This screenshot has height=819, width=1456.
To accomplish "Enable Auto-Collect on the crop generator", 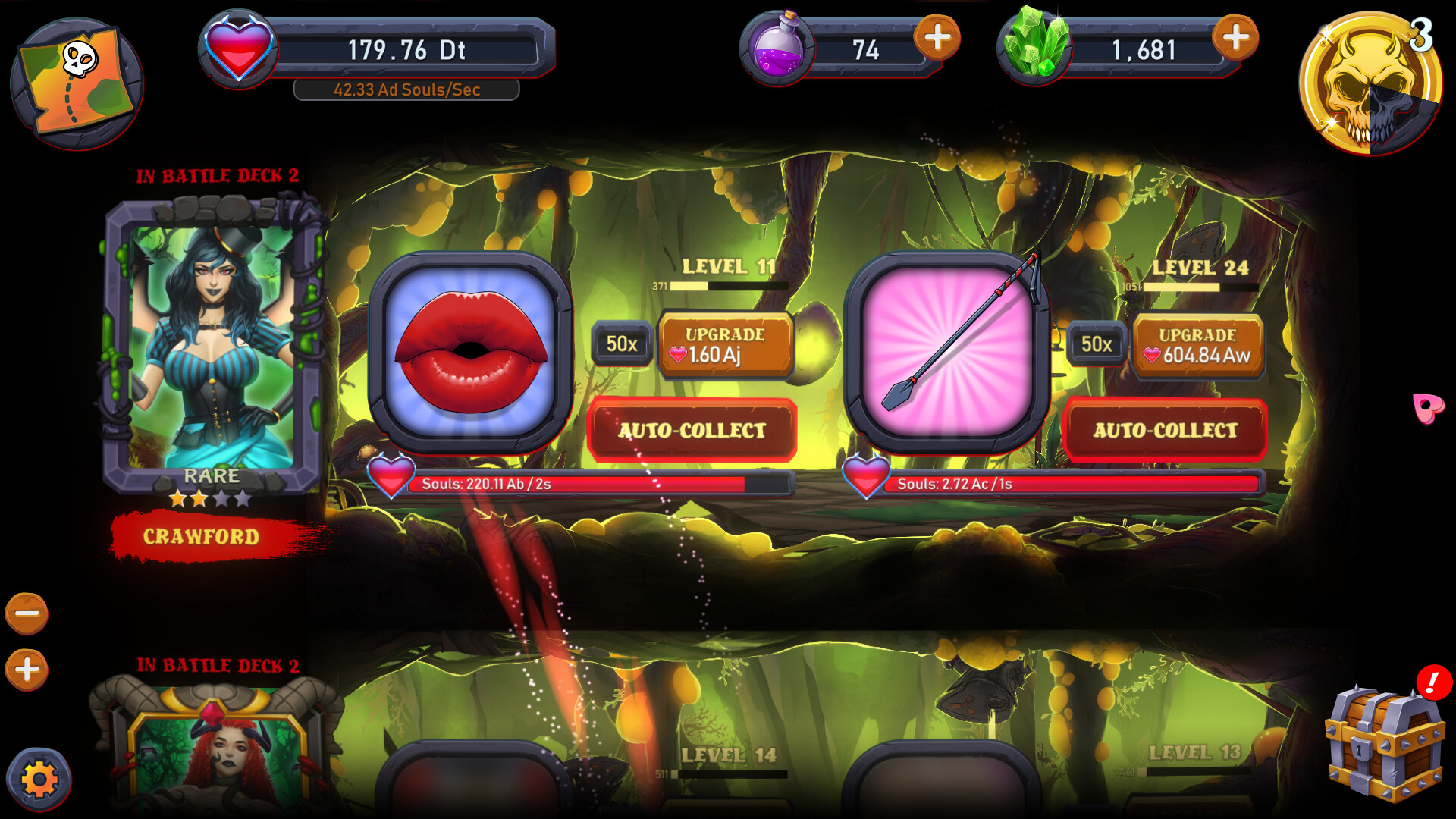I will [x=1166, y=429].
